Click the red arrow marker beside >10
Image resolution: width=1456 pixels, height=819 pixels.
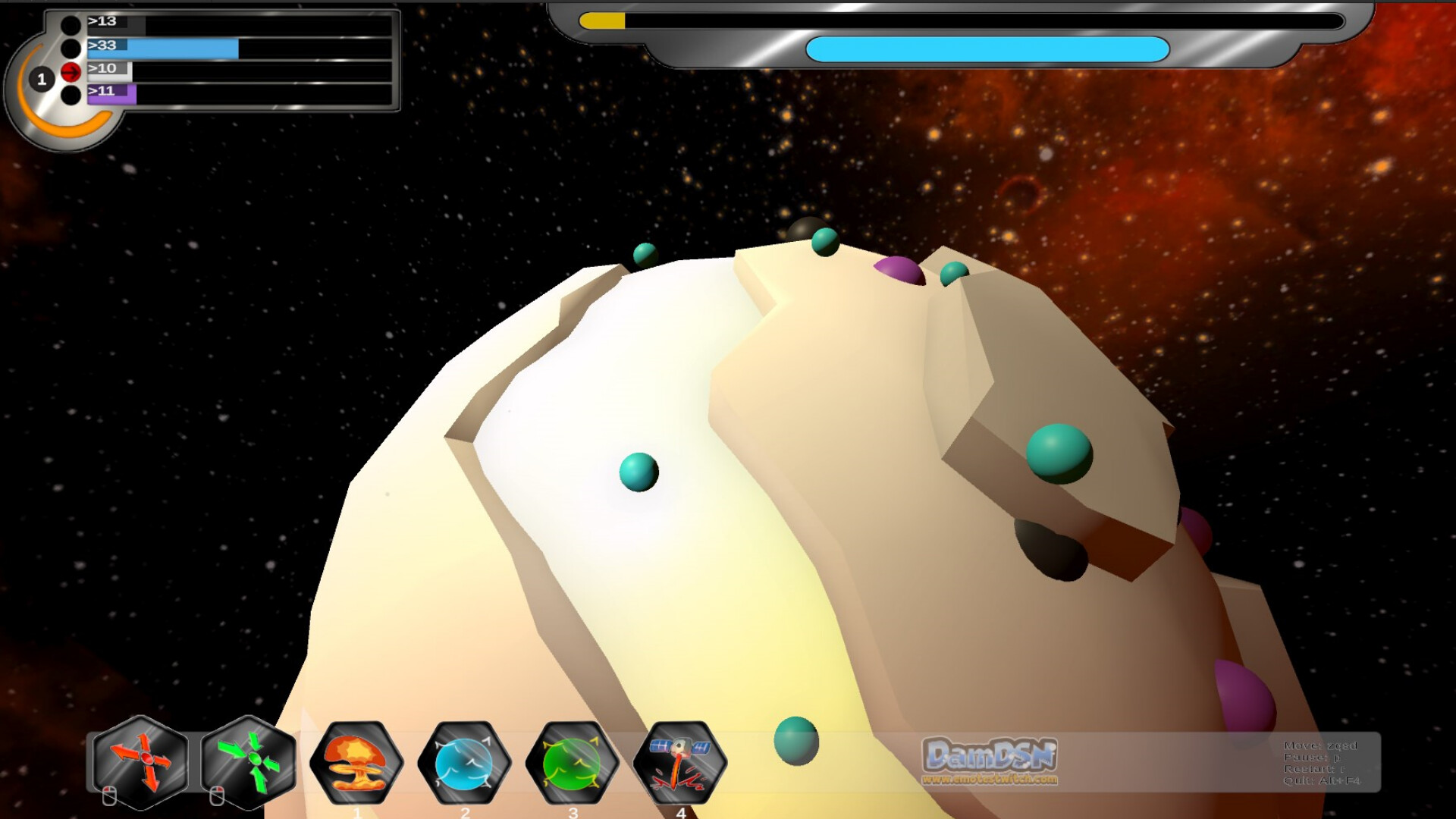[x=71, y=71]
